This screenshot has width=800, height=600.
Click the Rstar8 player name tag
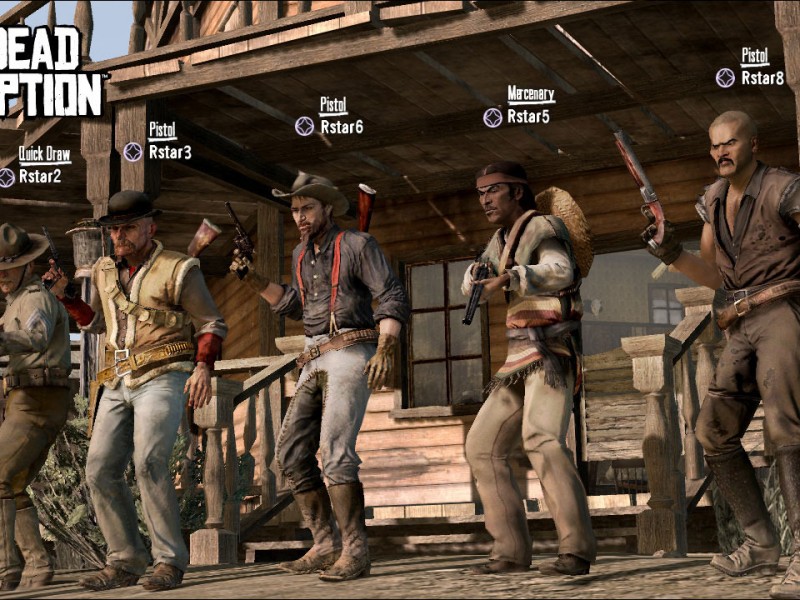click(762, 77)
